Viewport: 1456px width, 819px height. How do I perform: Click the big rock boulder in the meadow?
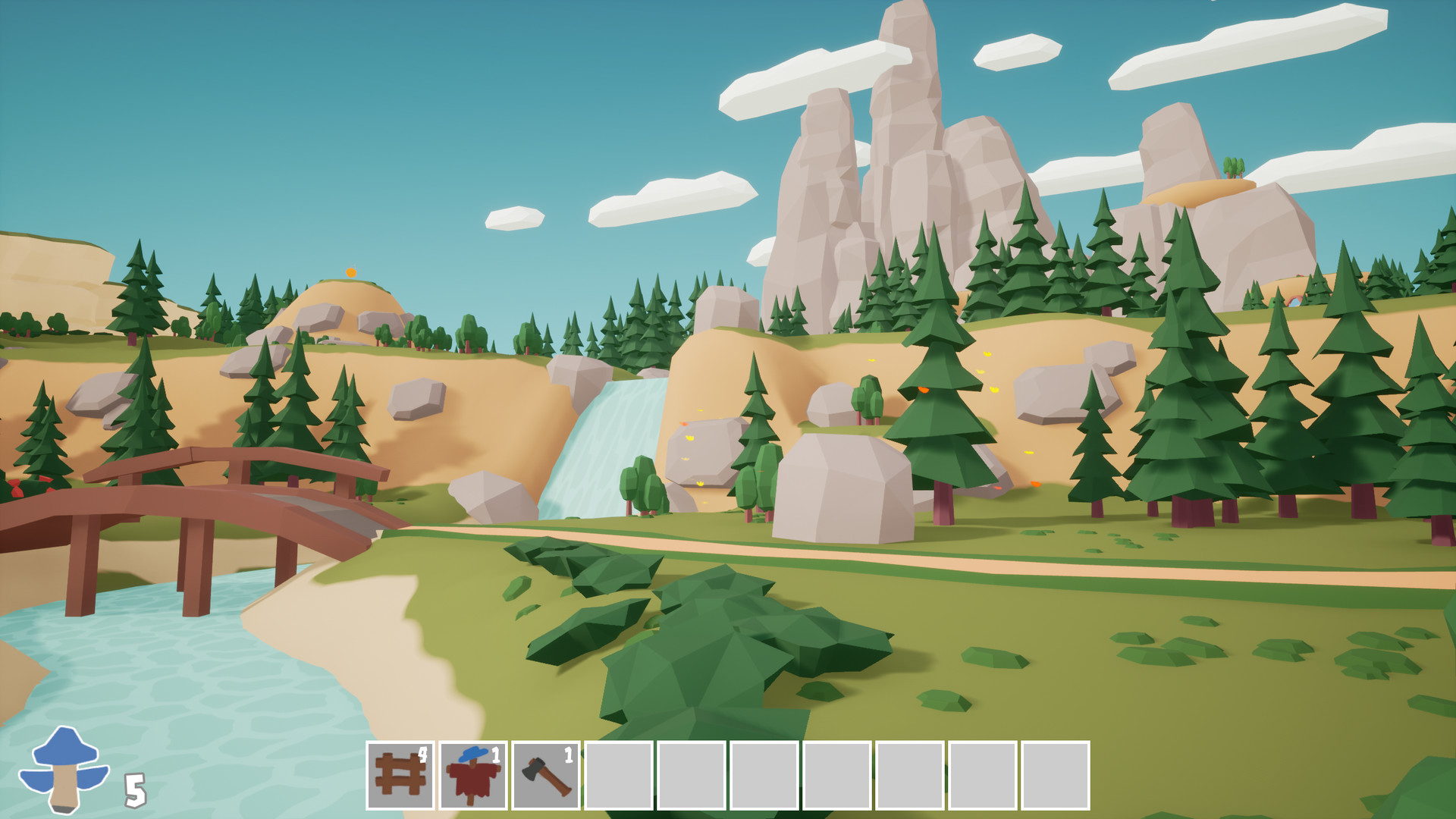pos(842,485)
